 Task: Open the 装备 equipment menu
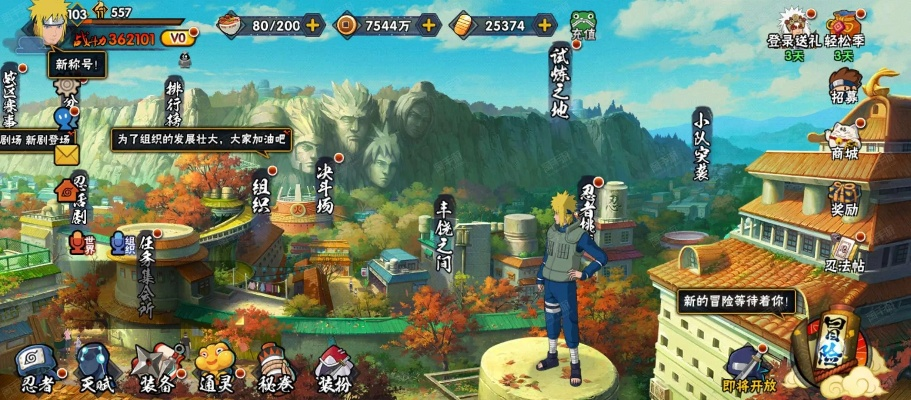click(x=155, y=367)
